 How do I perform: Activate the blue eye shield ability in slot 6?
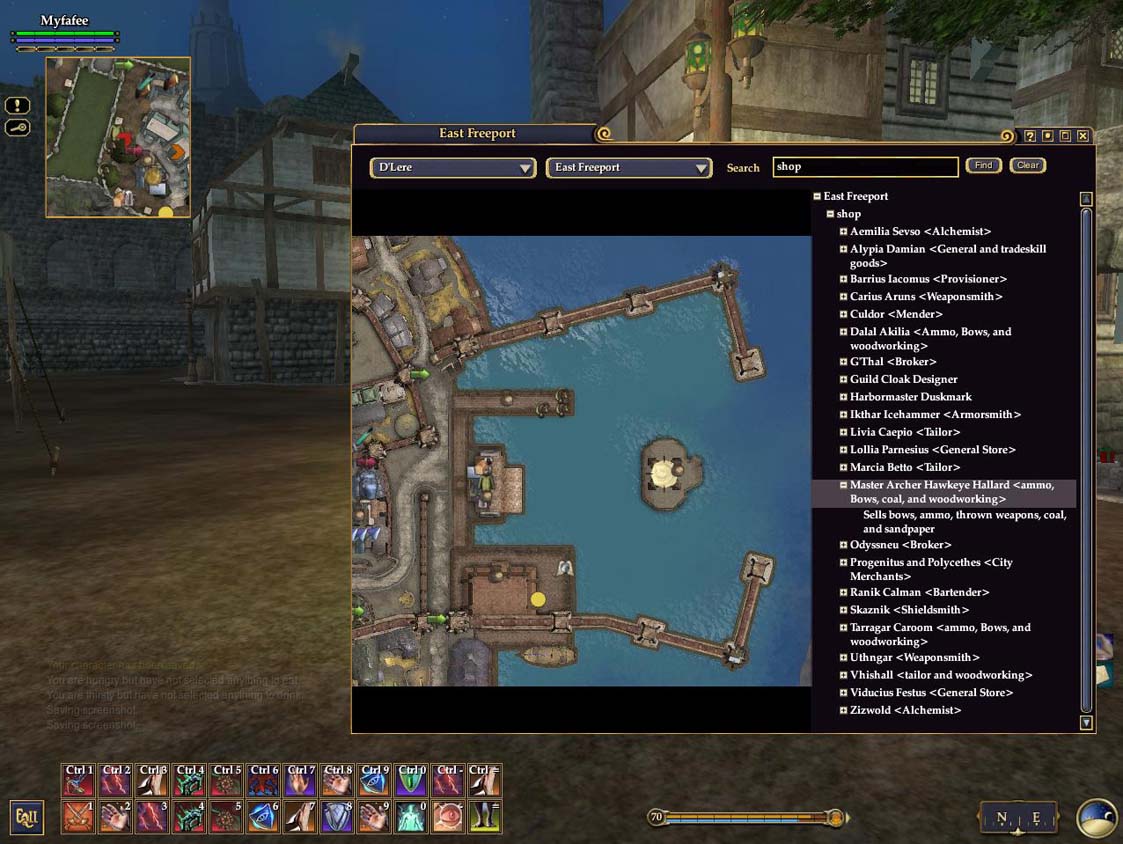[x=263, y=816]
